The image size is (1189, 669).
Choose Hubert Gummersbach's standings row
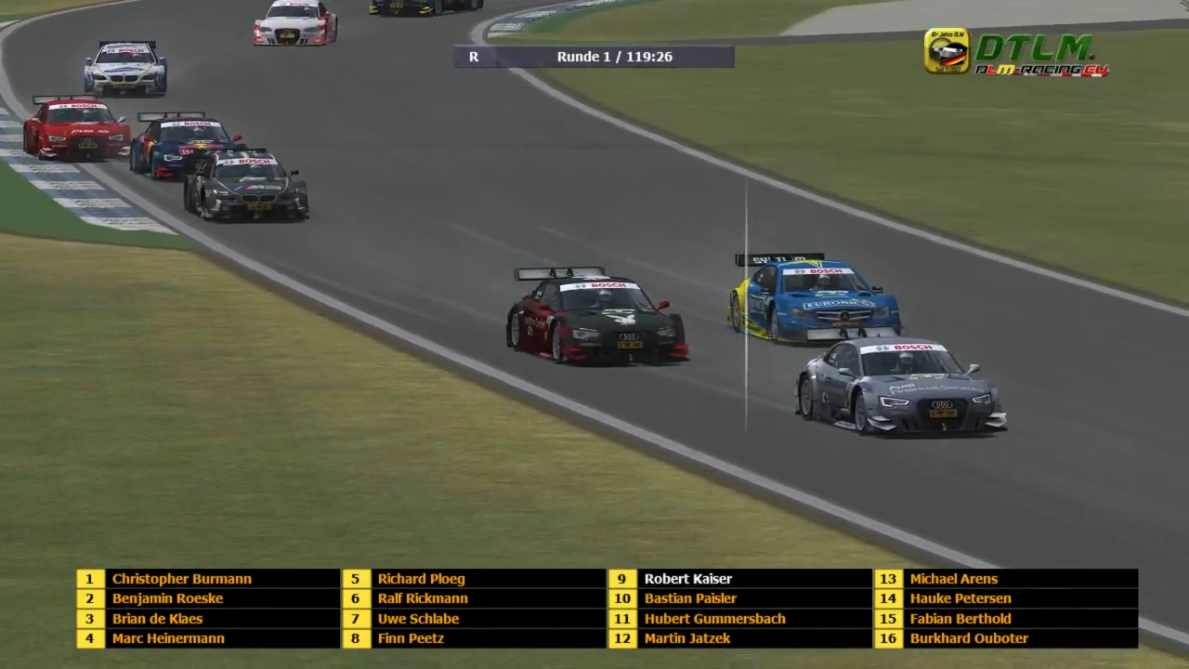click(x=714, y=619)
